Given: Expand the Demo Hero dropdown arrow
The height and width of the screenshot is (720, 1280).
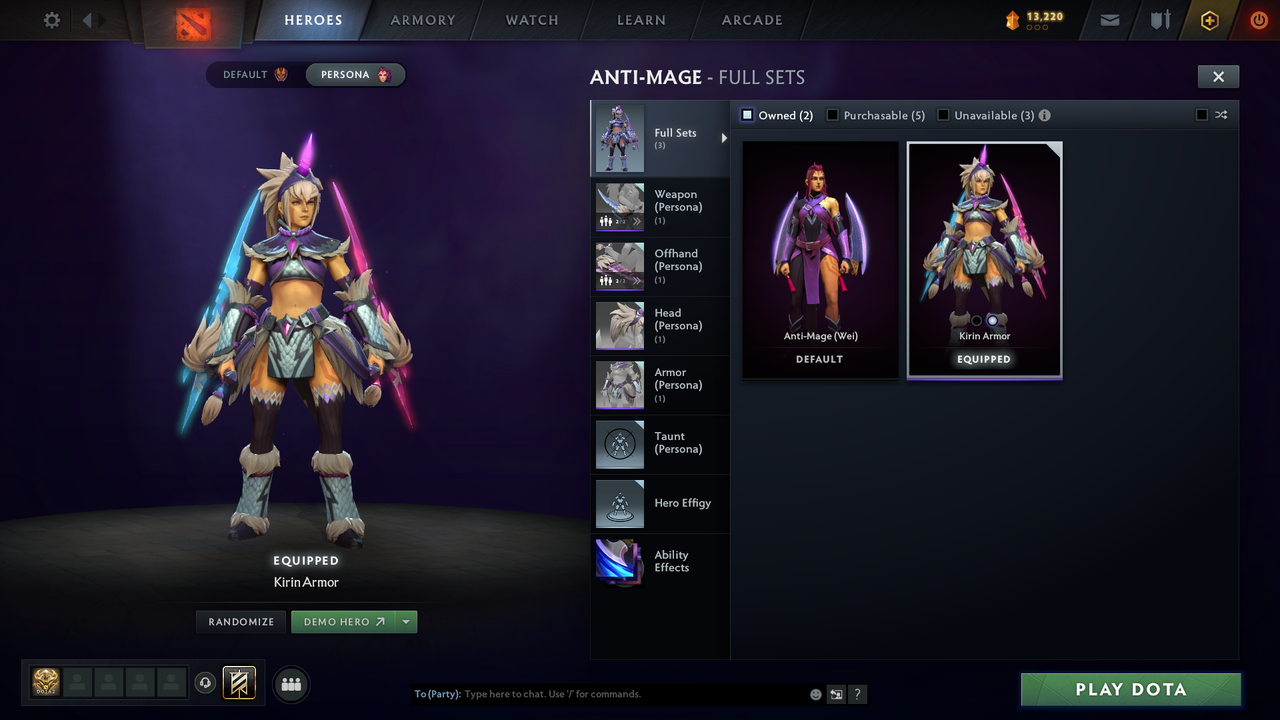Looking at the screenshot, I should (406, 621).
